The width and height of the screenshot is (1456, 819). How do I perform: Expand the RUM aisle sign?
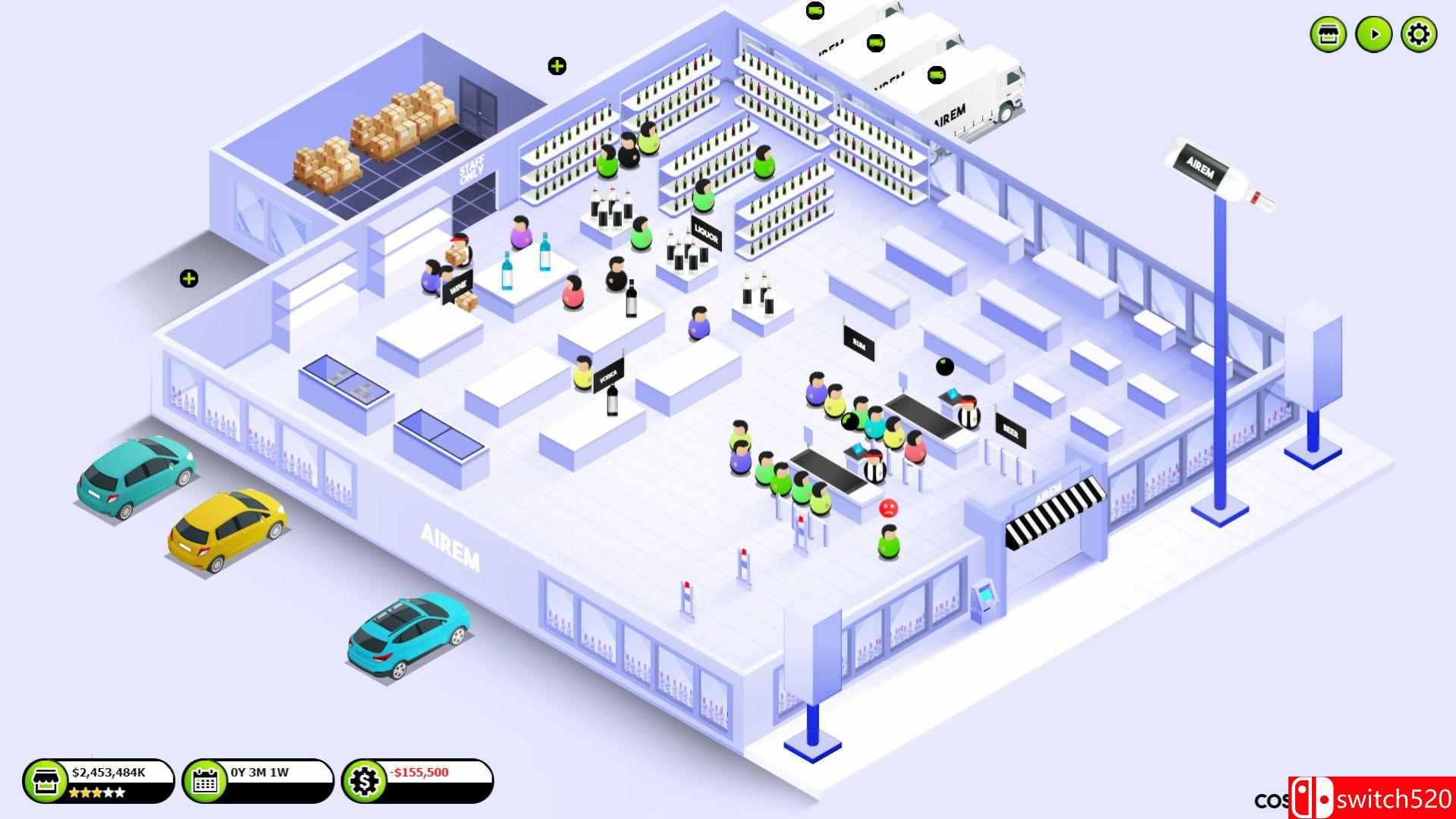point(858,343)
